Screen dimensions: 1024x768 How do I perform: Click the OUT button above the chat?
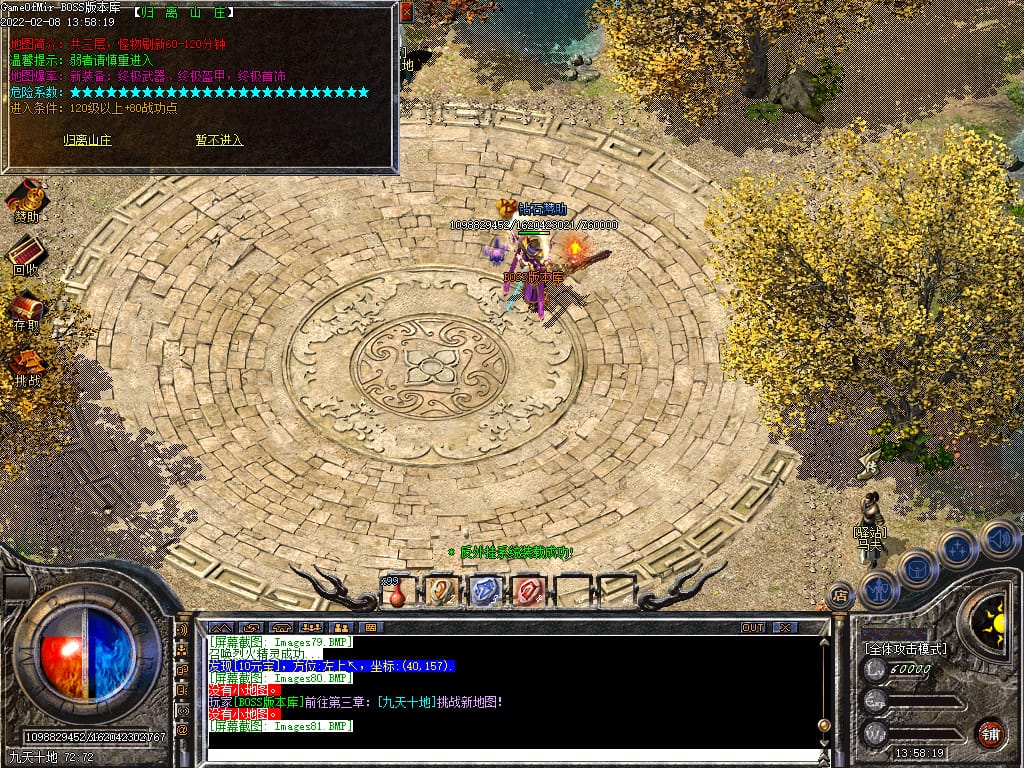pyautogui.click(x=753, y=627)
